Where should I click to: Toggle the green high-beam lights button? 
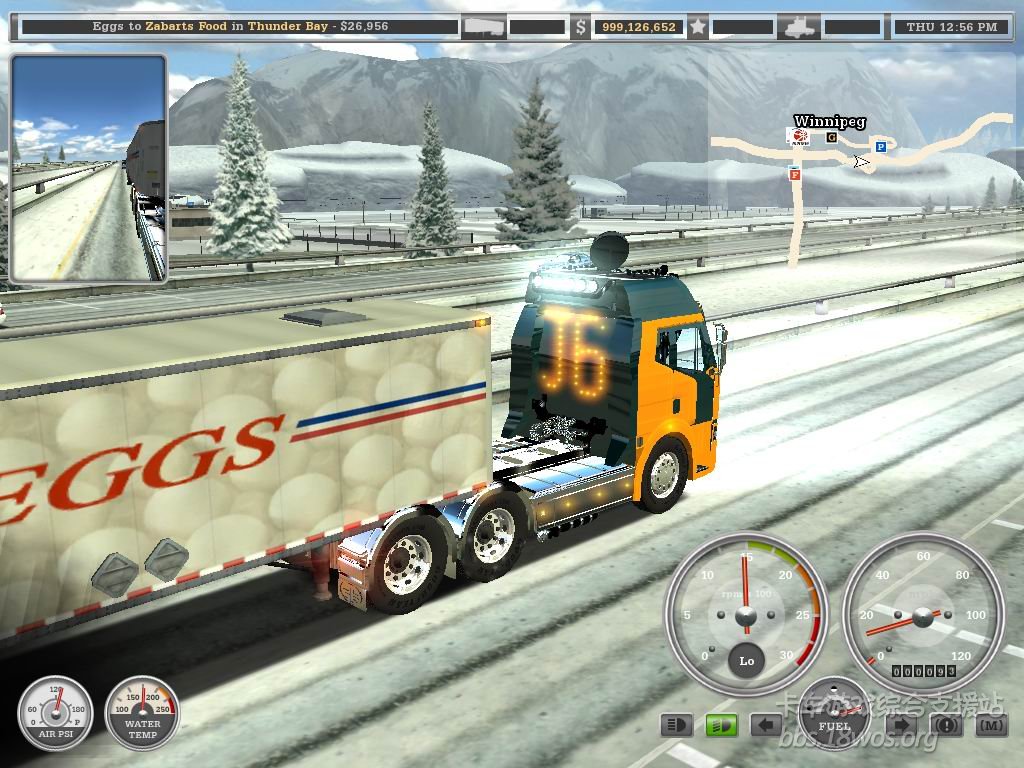pos(721,724)
